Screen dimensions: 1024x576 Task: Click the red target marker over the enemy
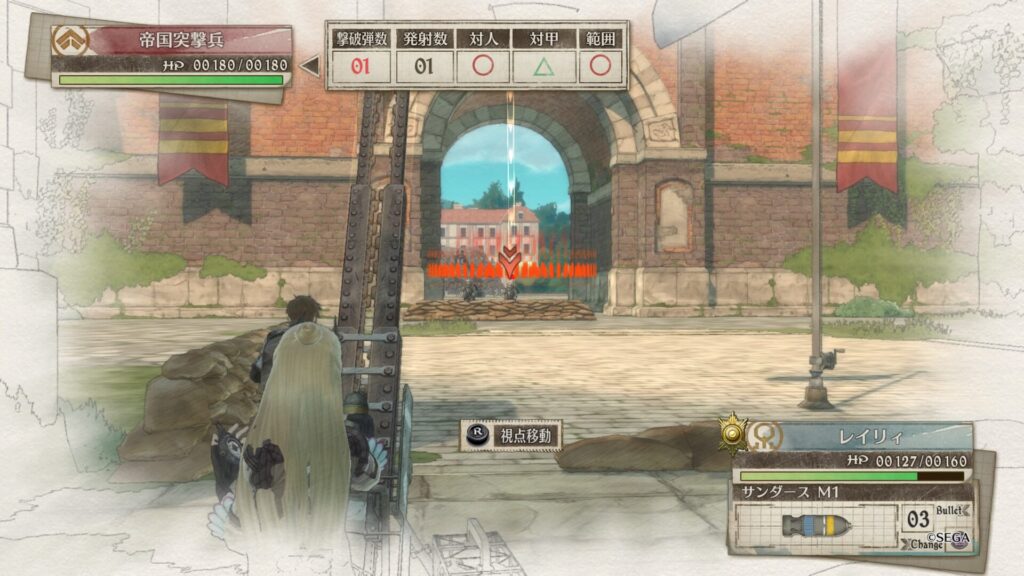(x=510, y=264)
